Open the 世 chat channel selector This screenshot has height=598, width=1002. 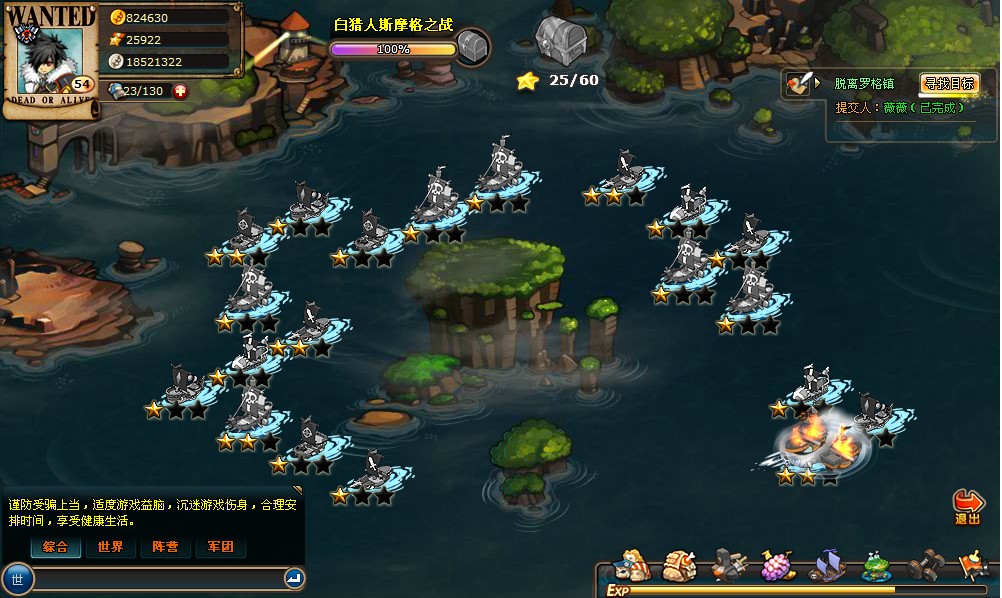pyautogui.click(x=18, y=578)
